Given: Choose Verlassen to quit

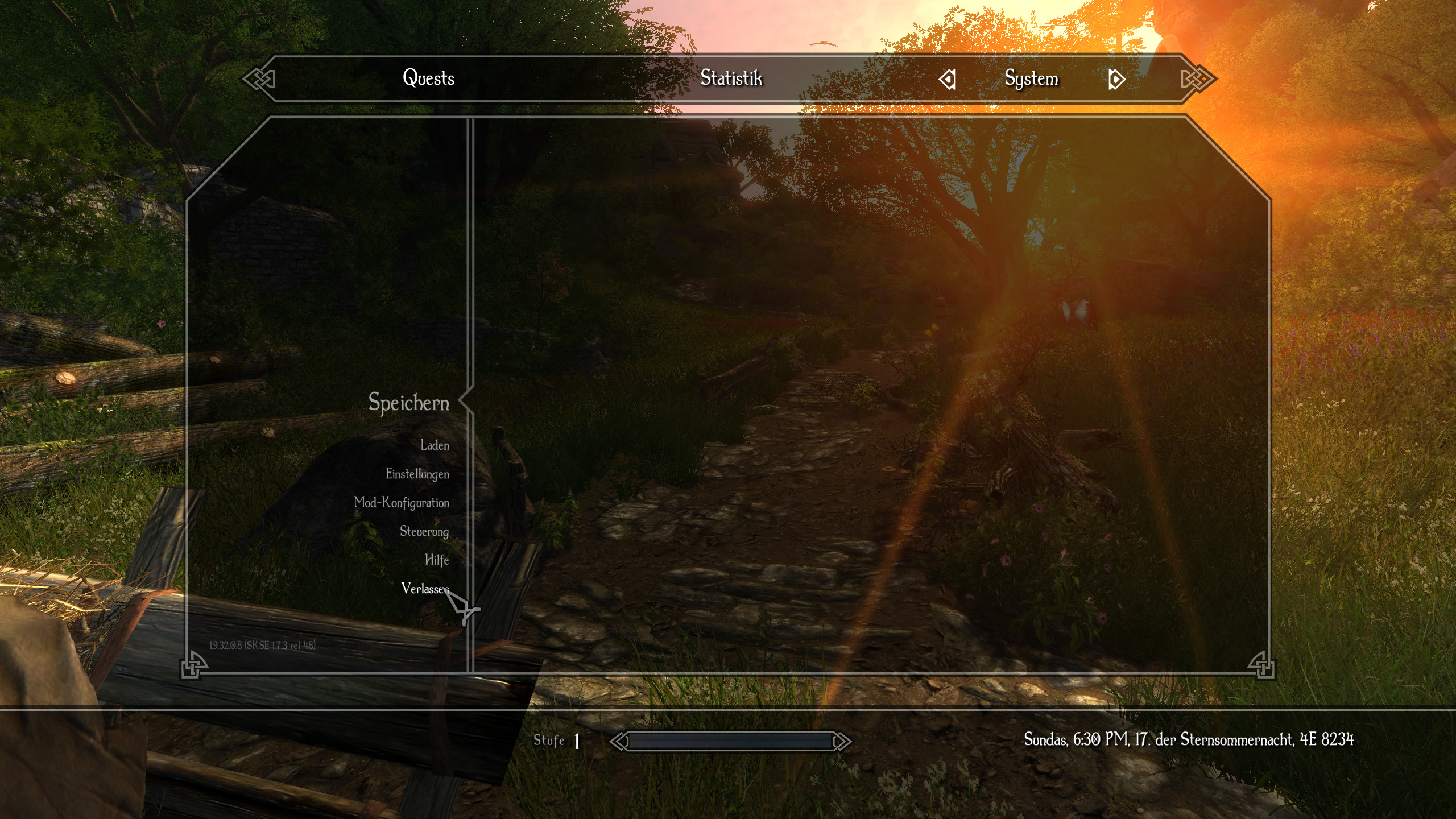Looking at the screenshot, I should tap(423, 588).
